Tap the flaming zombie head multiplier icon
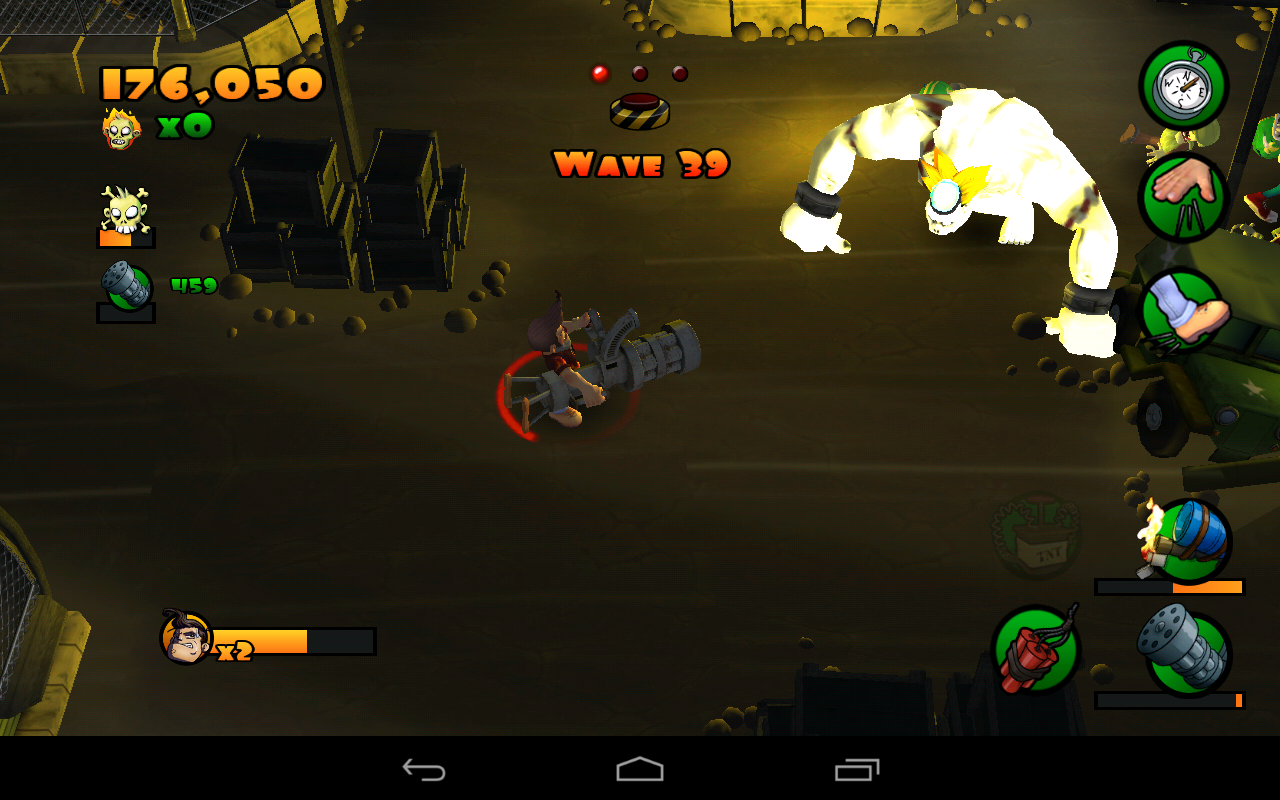The width and height of the screenshot is (1280, 800). (122, 129)
